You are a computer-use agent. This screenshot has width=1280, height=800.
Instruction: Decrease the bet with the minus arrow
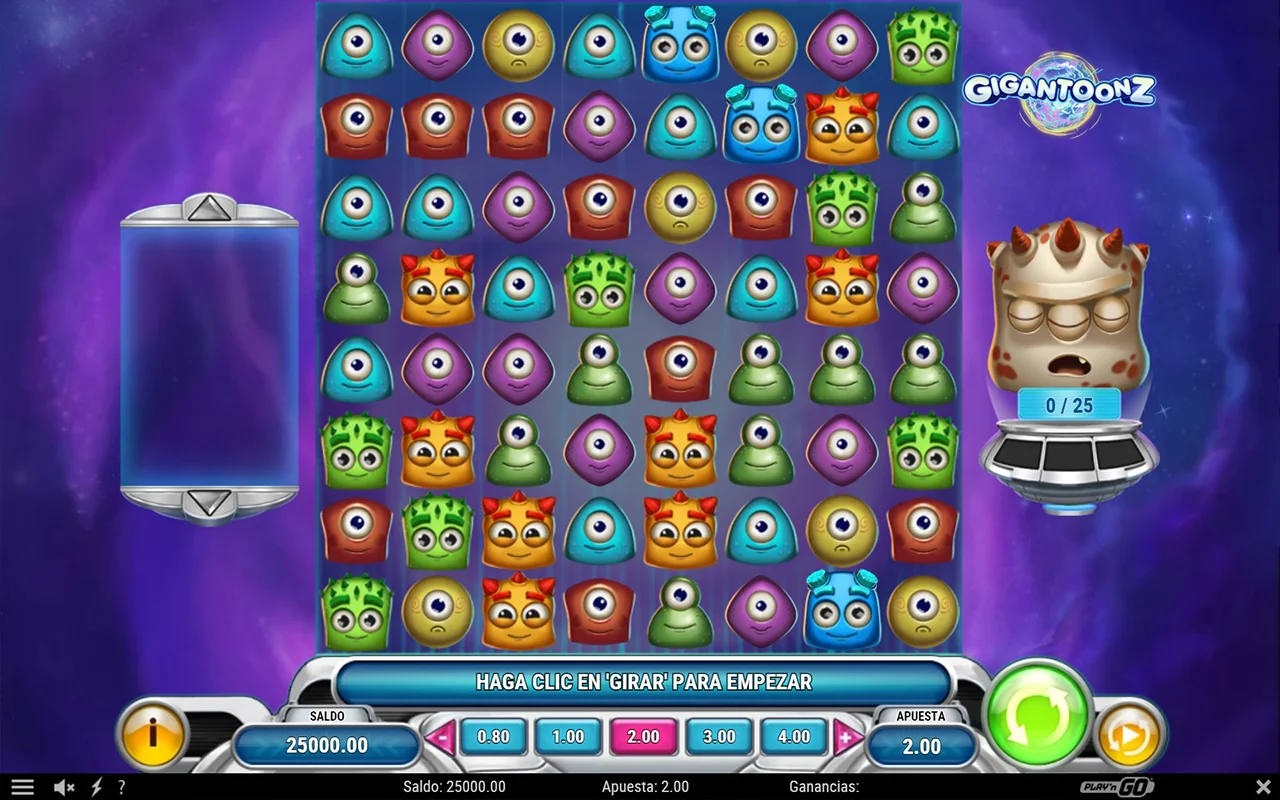440,739
